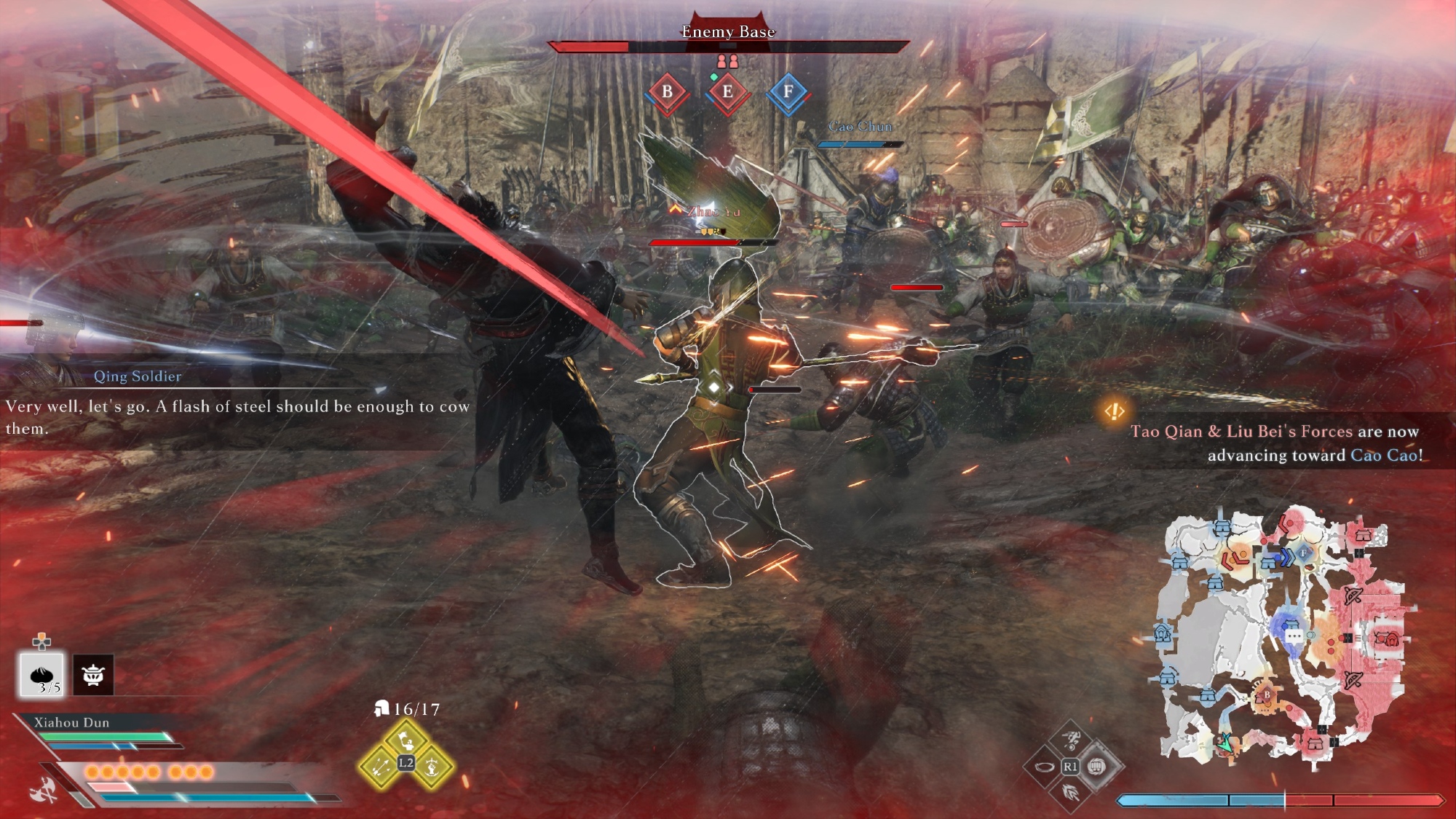Select the base F marker on minimap

1303,554
